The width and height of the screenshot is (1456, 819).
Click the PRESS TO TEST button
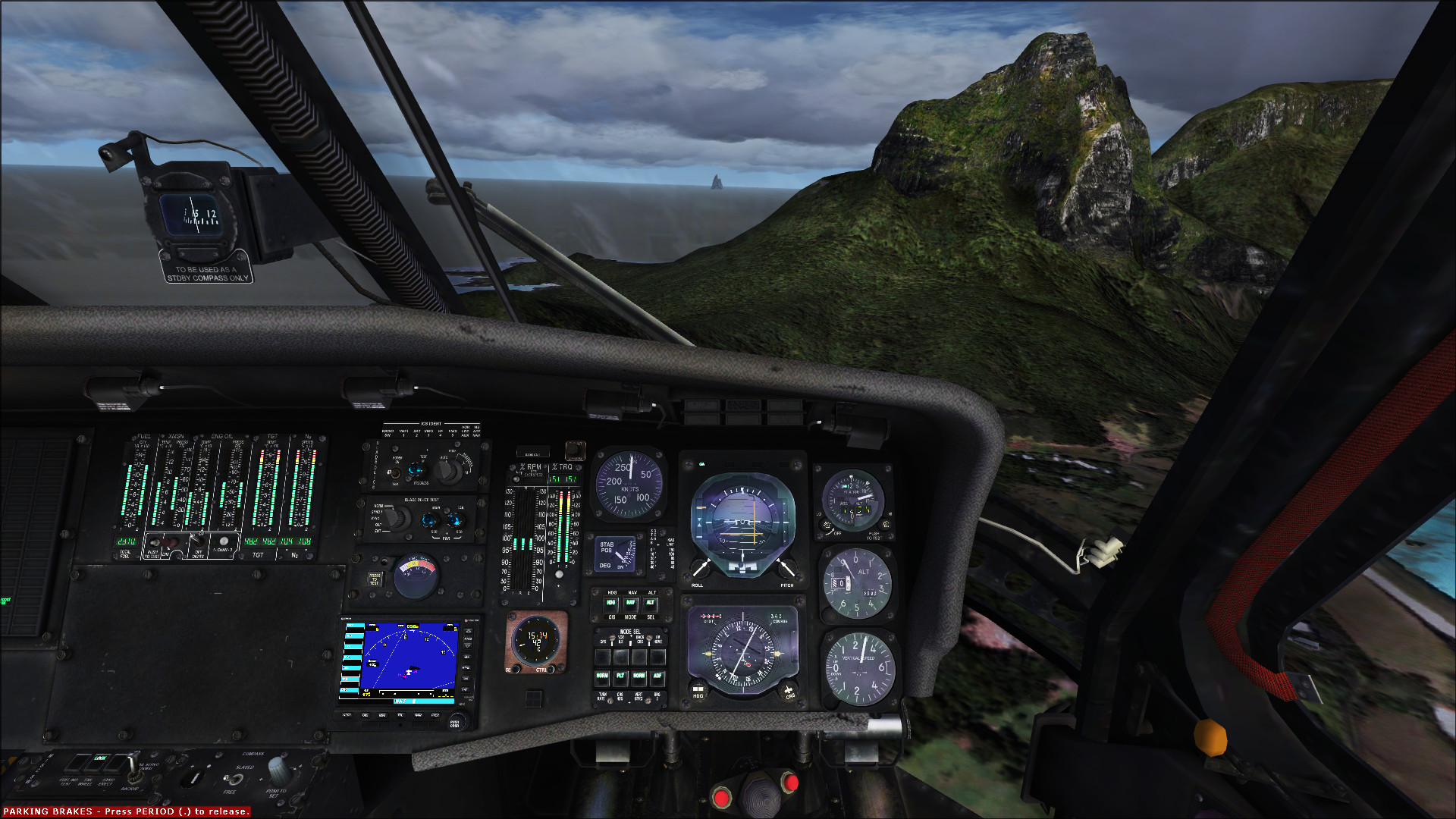point(375,579)
